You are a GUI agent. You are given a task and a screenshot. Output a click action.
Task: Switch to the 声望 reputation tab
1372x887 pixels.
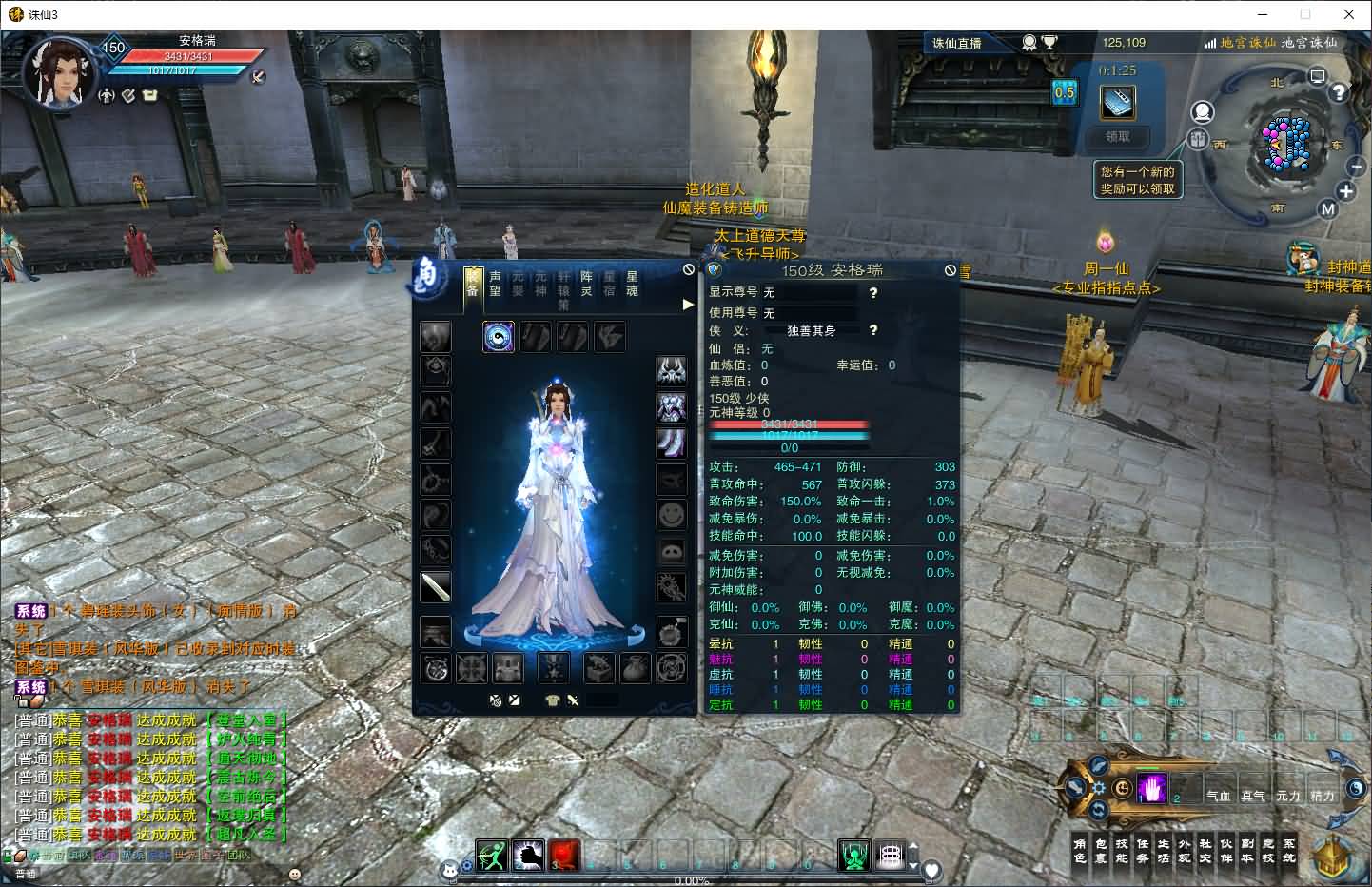(495, 284)
